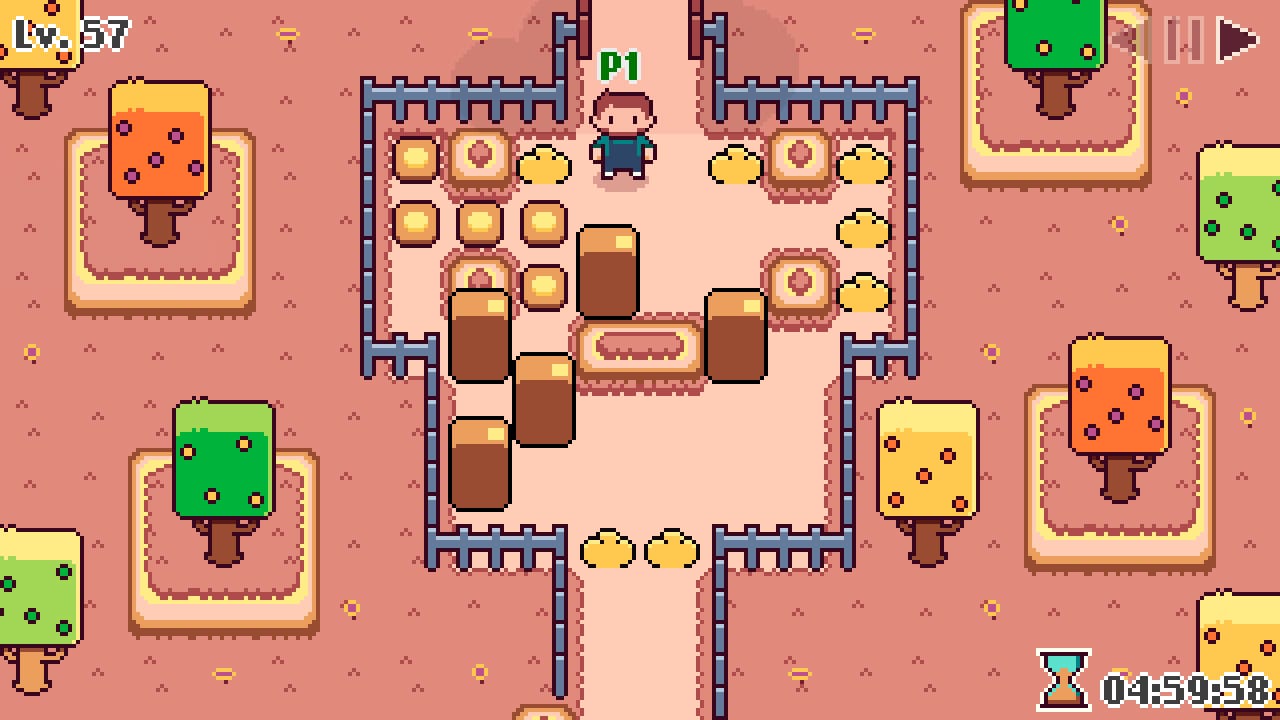Image resolution: width=1280 pixels, height=720 pixels.
Task: Click the yellow tree right of the puzzle area
Action: (x=930, y=460)
